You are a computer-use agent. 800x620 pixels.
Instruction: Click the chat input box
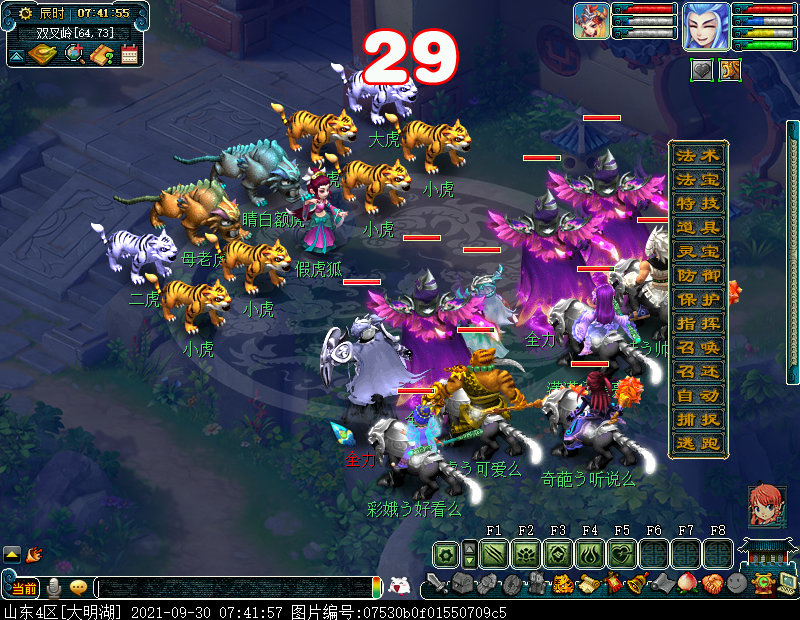(x=235, y=588)
